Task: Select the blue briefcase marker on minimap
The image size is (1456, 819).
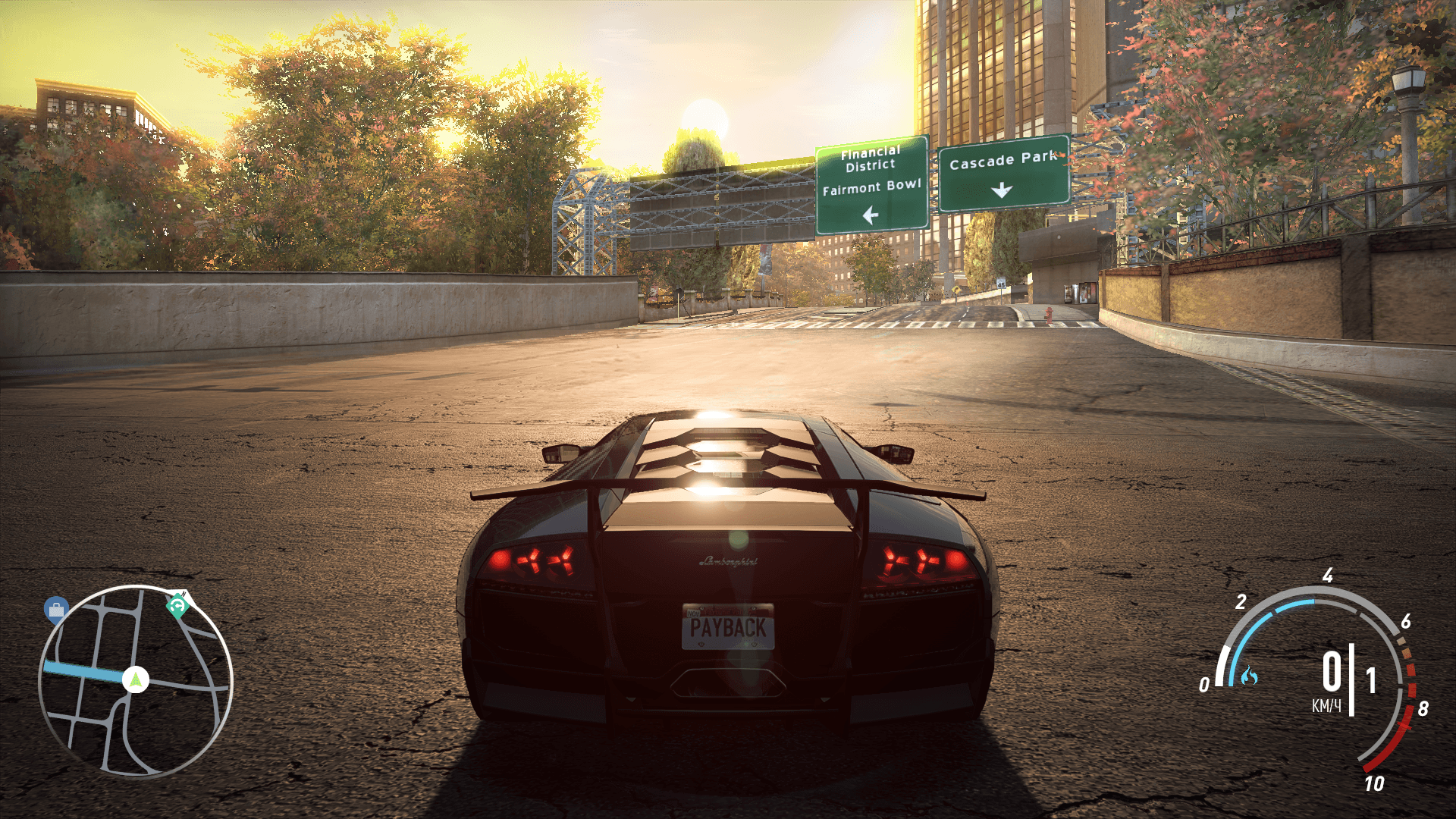Action: (x=56, y=609)
